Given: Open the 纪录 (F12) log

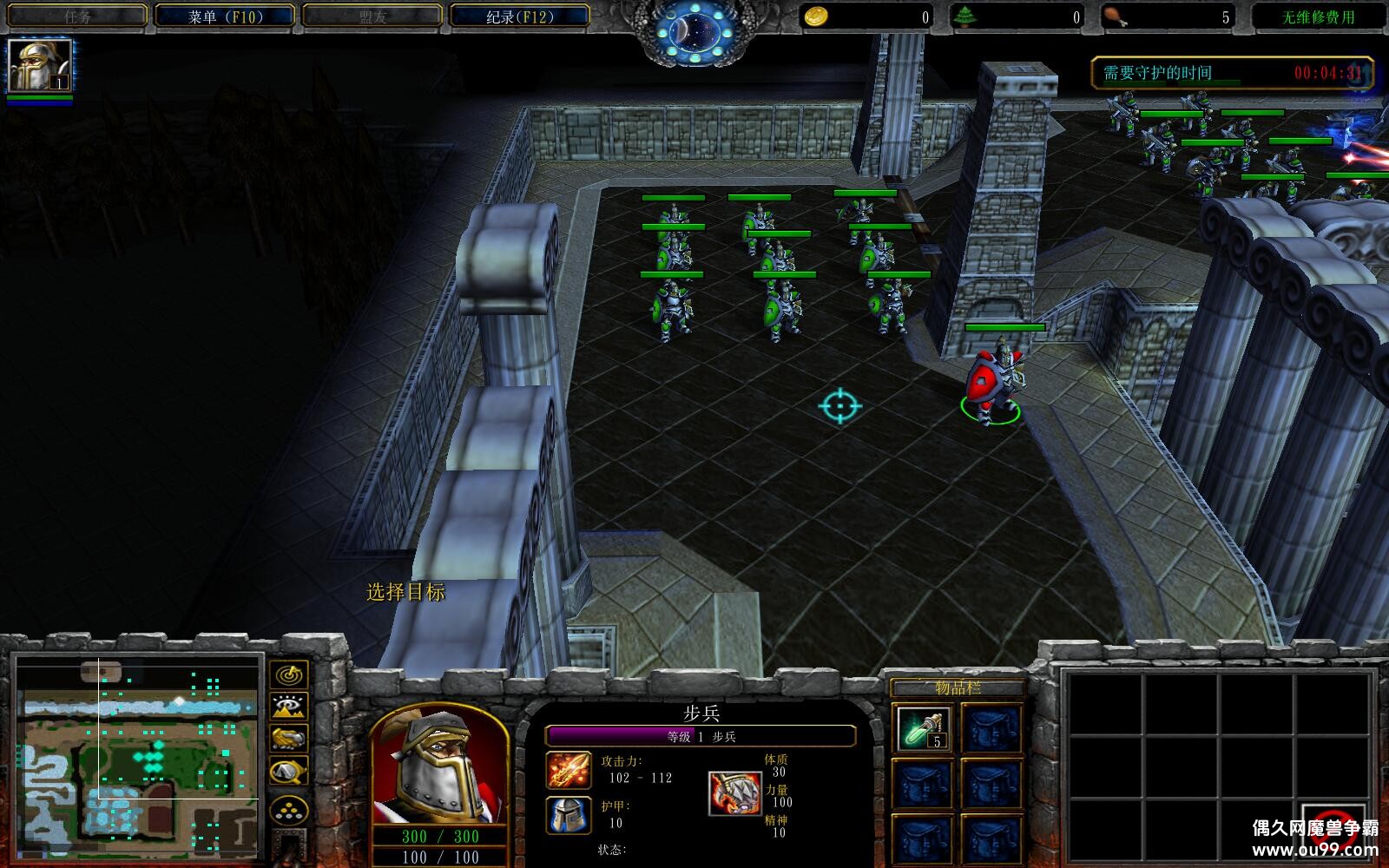Looking at the screenshot, I should click(x=519, y=16).
